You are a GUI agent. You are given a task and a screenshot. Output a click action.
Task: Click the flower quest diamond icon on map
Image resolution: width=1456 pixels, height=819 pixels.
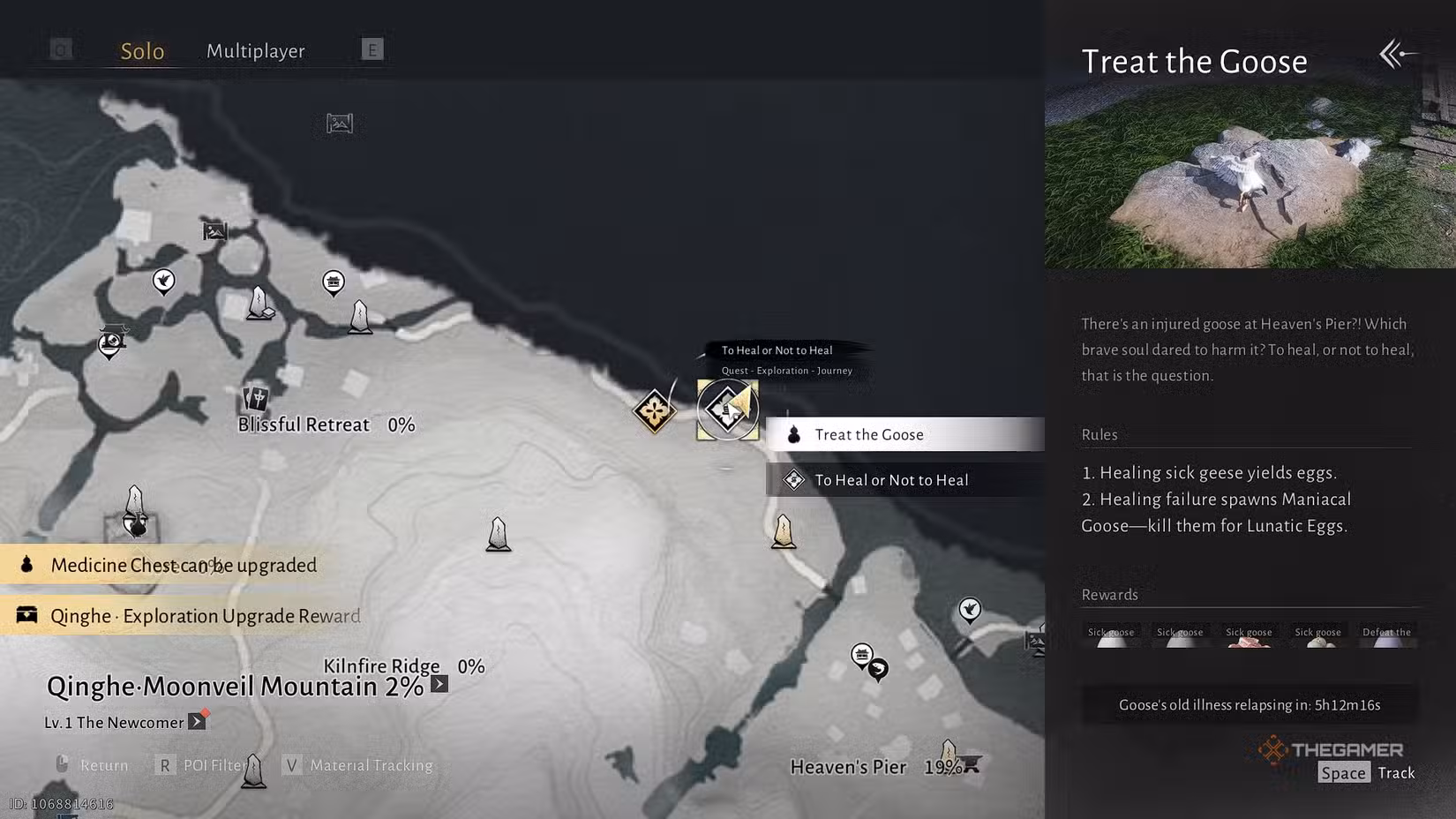click(x=653, y=409)
